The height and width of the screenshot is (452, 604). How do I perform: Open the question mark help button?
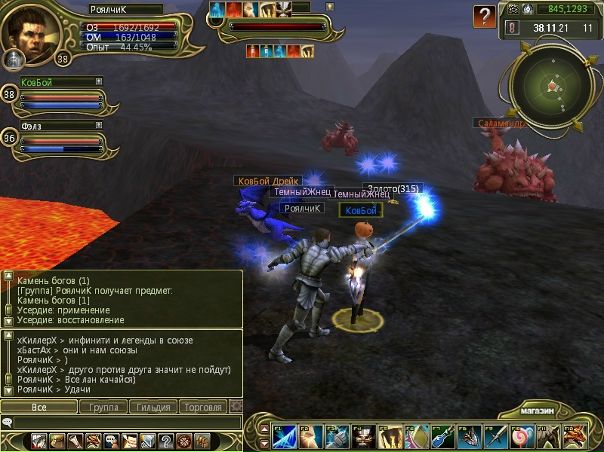tap(485, 16)
